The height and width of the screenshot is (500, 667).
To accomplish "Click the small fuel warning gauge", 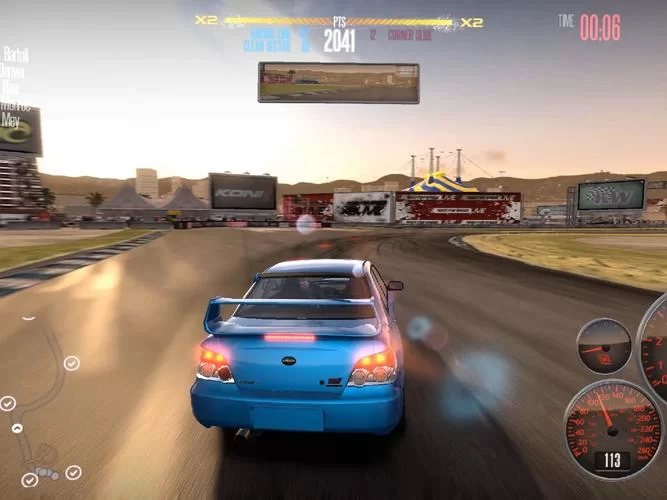I will click(604, 346).
